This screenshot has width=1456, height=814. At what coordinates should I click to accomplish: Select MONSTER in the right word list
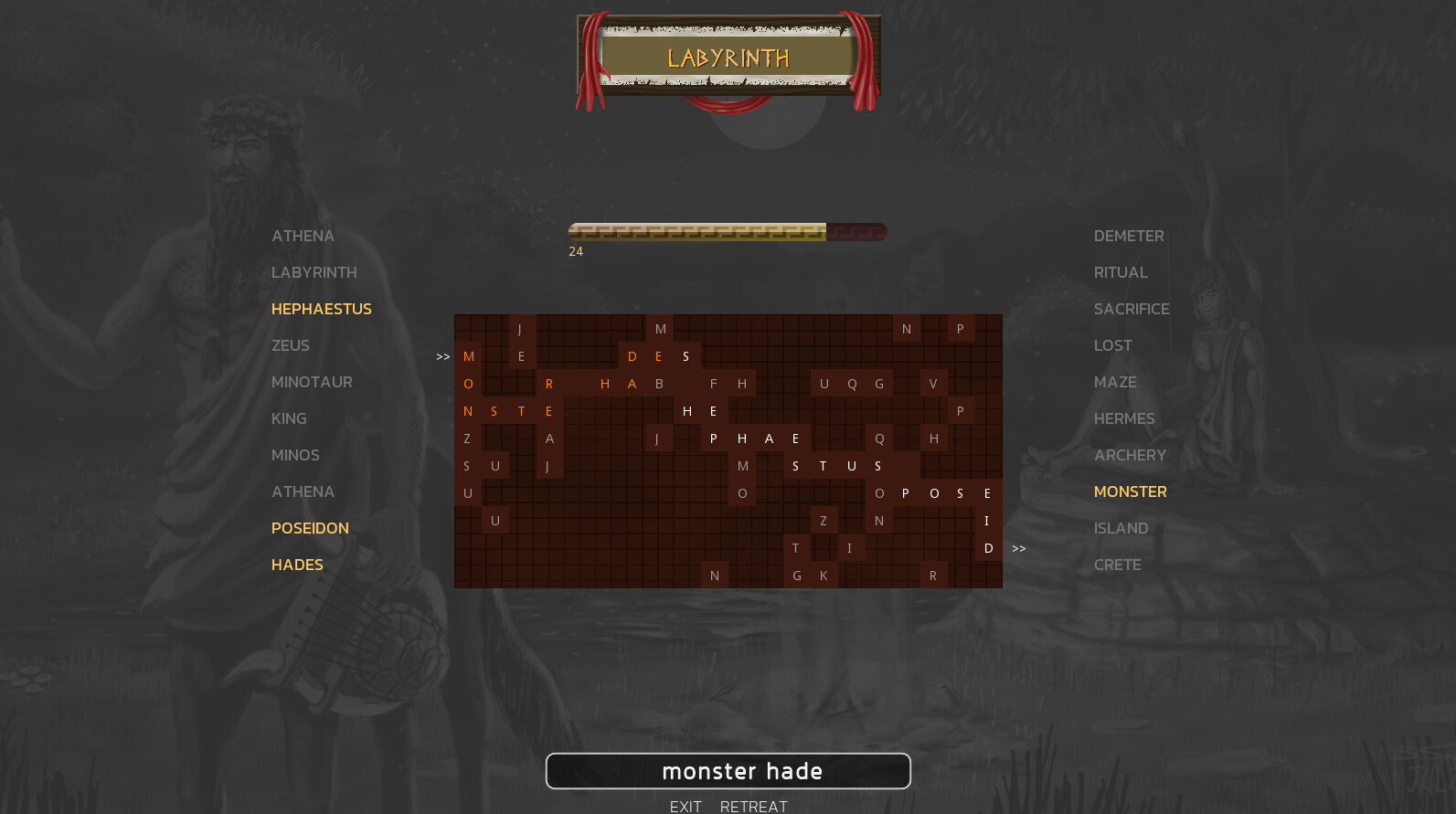[1130, 492]
